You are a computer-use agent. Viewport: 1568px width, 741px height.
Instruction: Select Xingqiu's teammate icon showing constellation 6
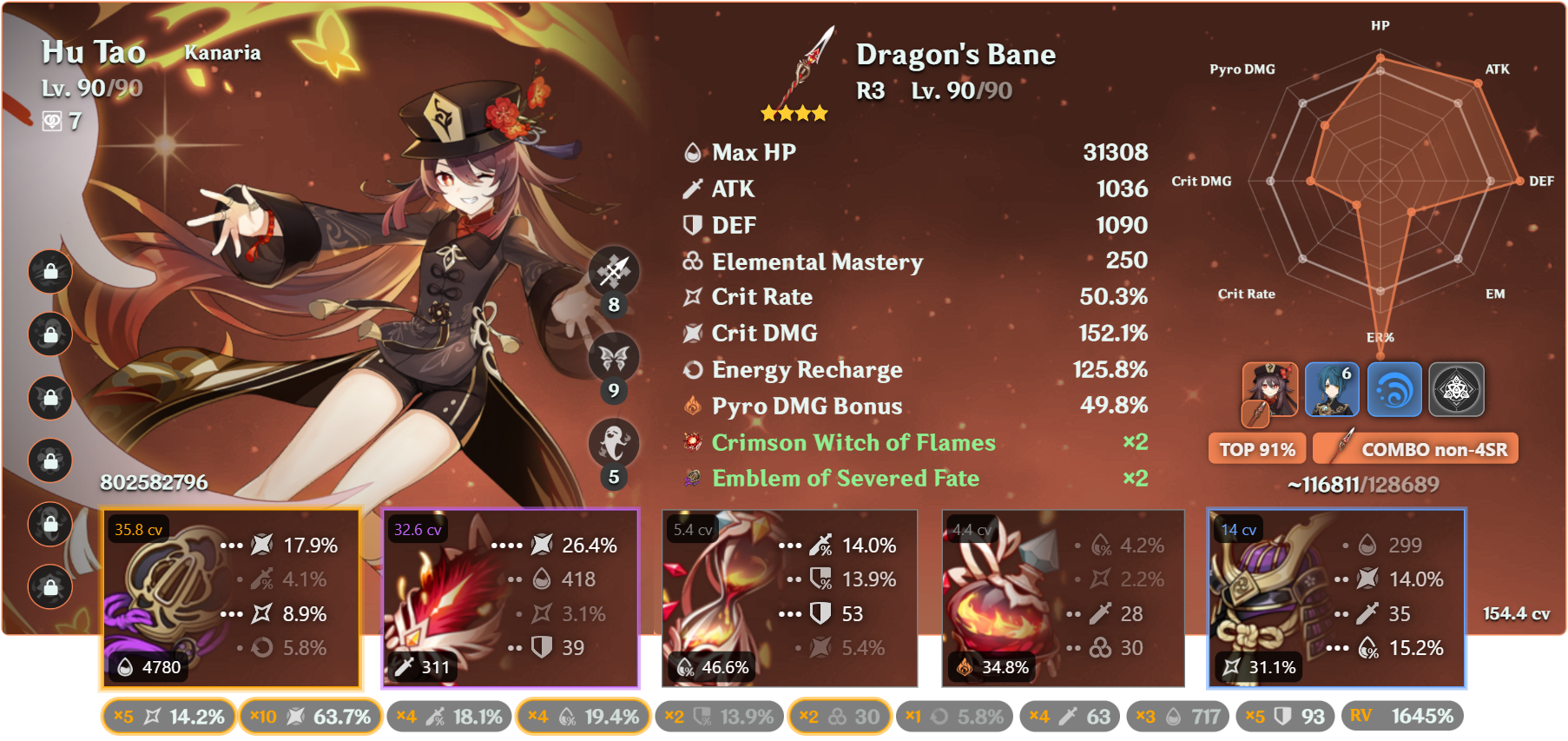point(1333,389)
